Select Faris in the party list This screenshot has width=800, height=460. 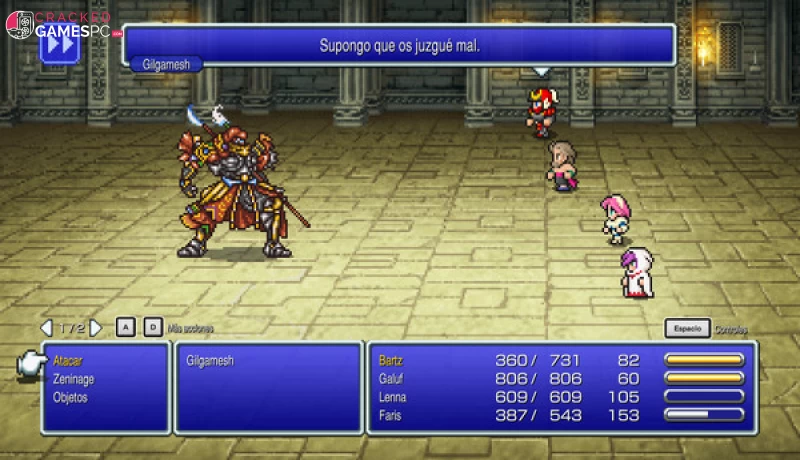[x=391, y=415]
